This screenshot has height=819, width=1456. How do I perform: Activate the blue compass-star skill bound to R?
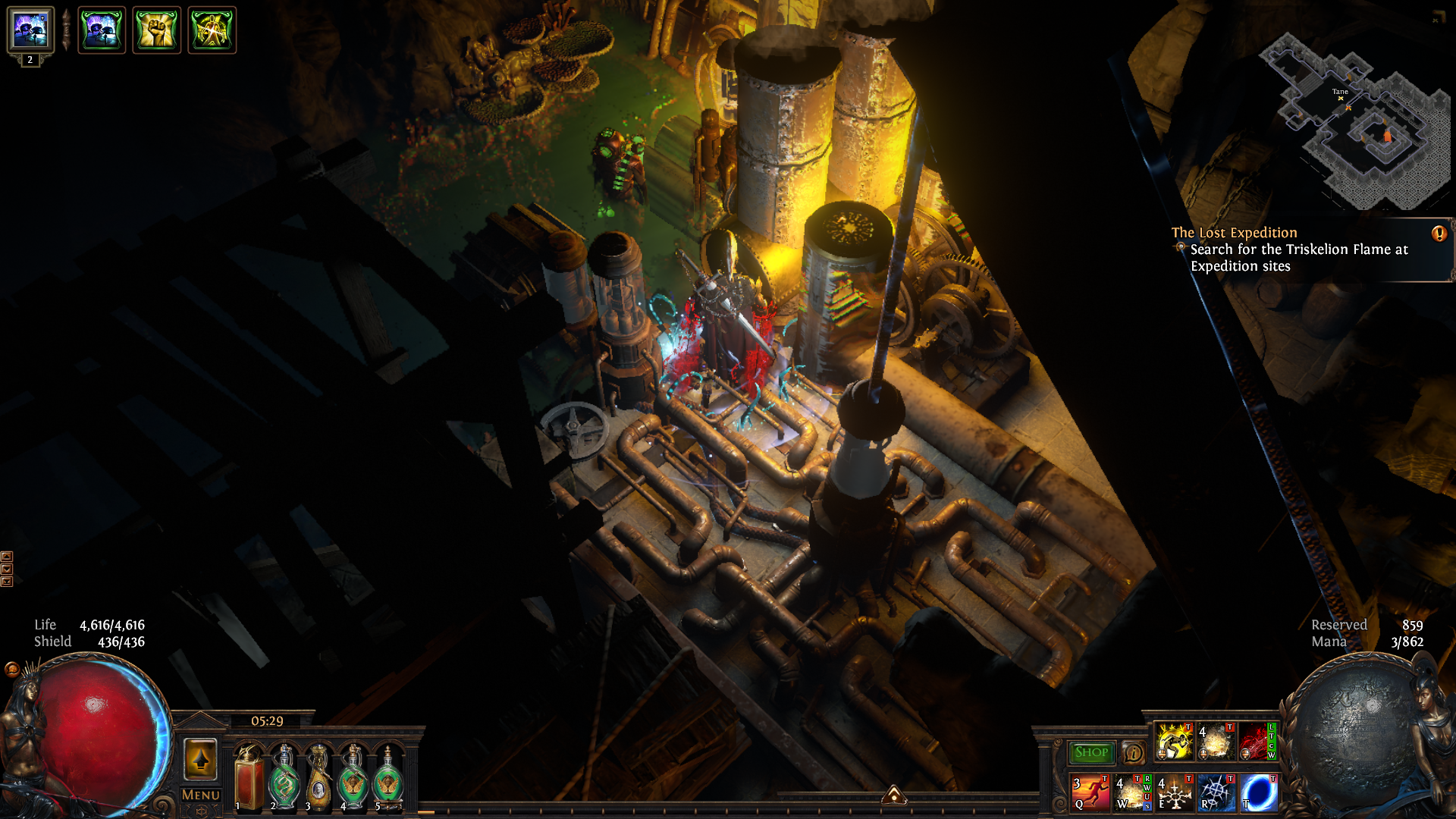(1216, 792)
